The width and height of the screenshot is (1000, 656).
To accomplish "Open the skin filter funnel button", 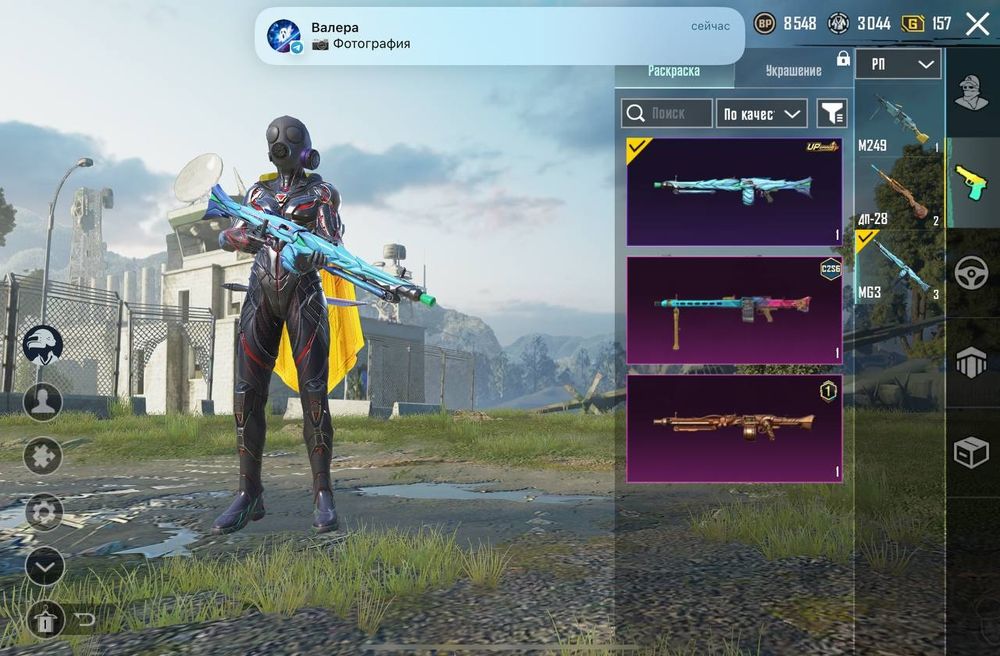I will (831, 113).
